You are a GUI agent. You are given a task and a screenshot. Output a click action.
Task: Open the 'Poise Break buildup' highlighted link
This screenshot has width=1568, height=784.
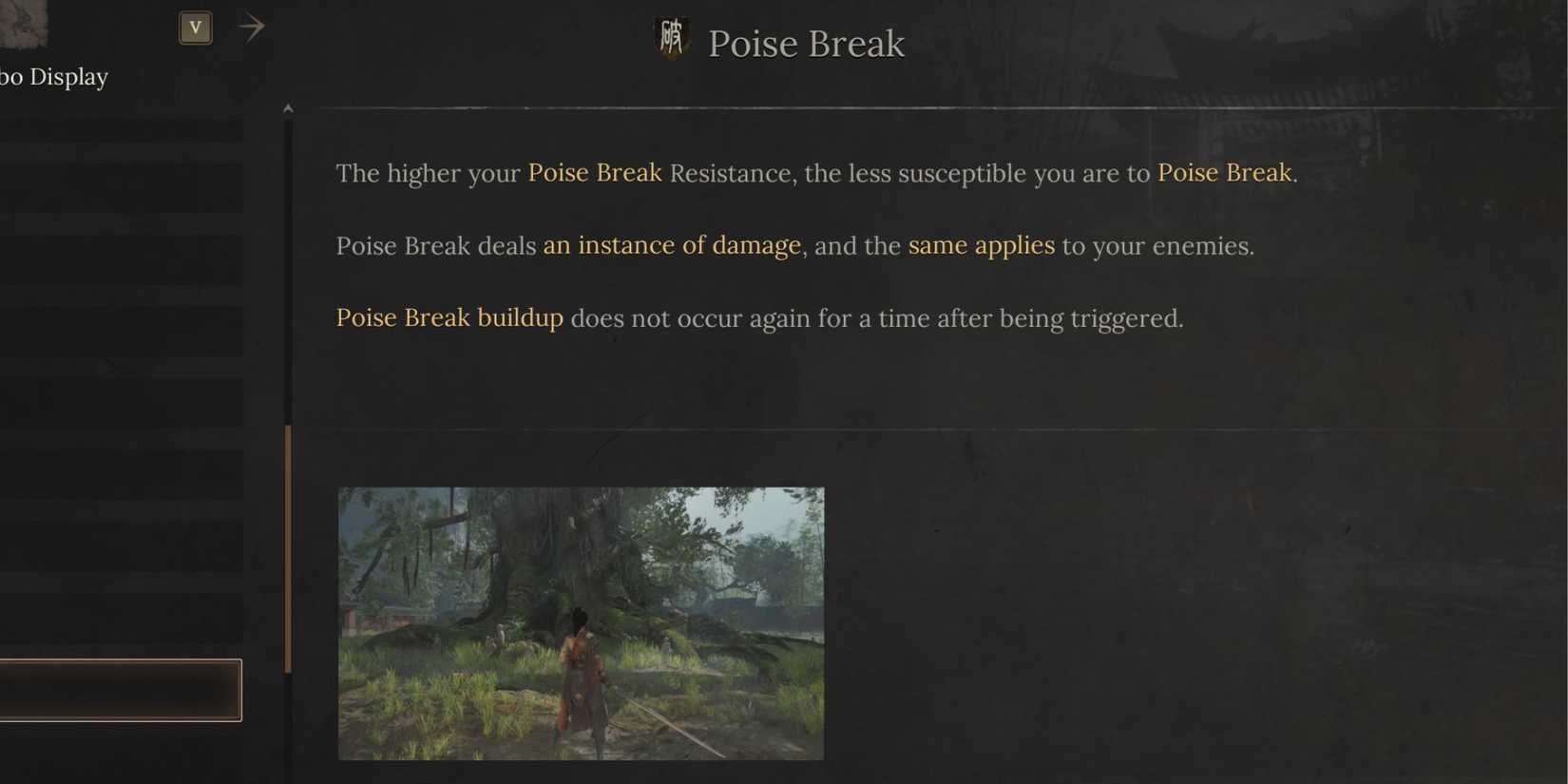tap(449, 317)
